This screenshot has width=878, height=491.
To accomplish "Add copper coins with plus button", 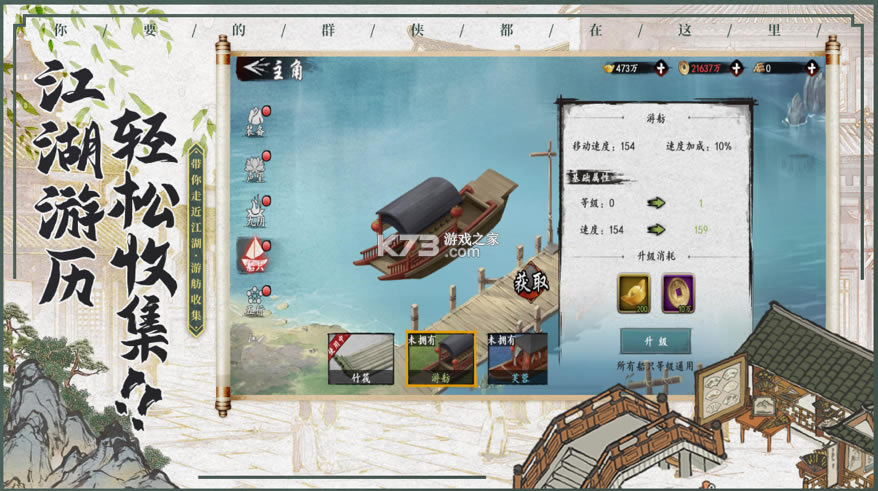I will 736,68.
